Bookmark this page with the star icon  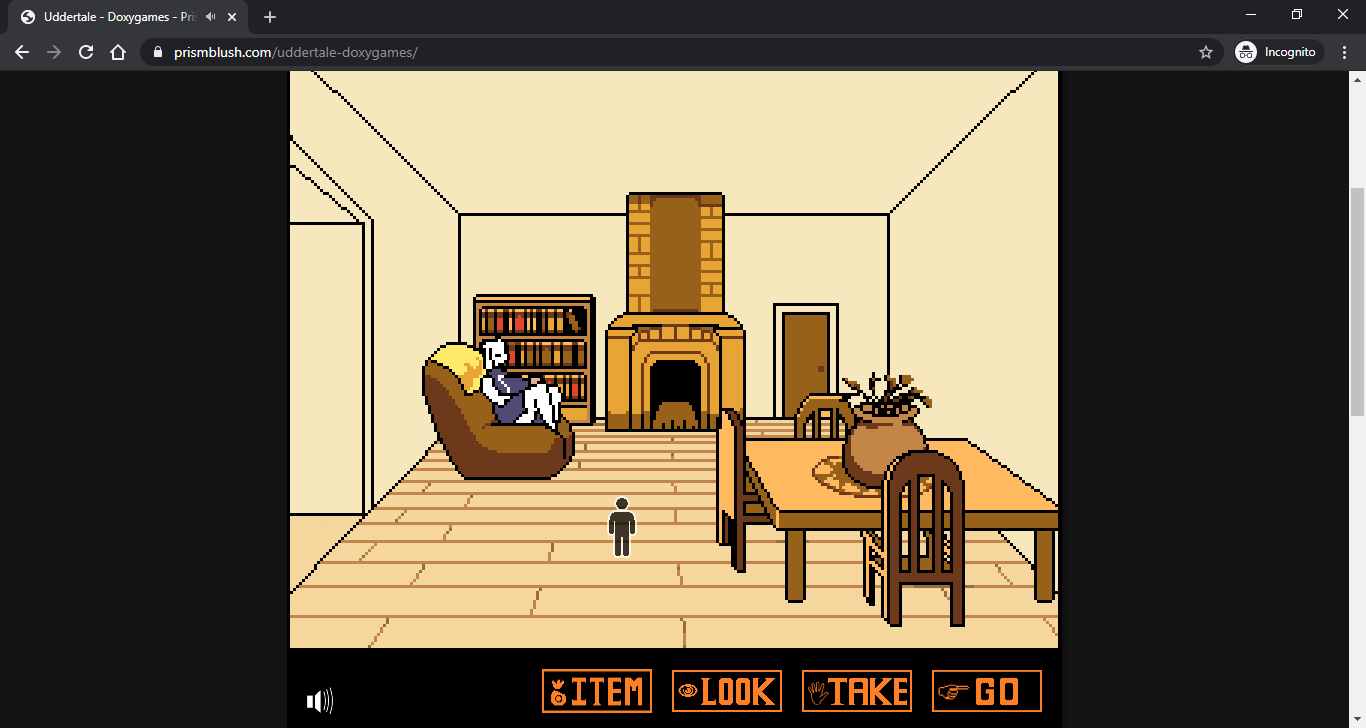coord(1206,52)
